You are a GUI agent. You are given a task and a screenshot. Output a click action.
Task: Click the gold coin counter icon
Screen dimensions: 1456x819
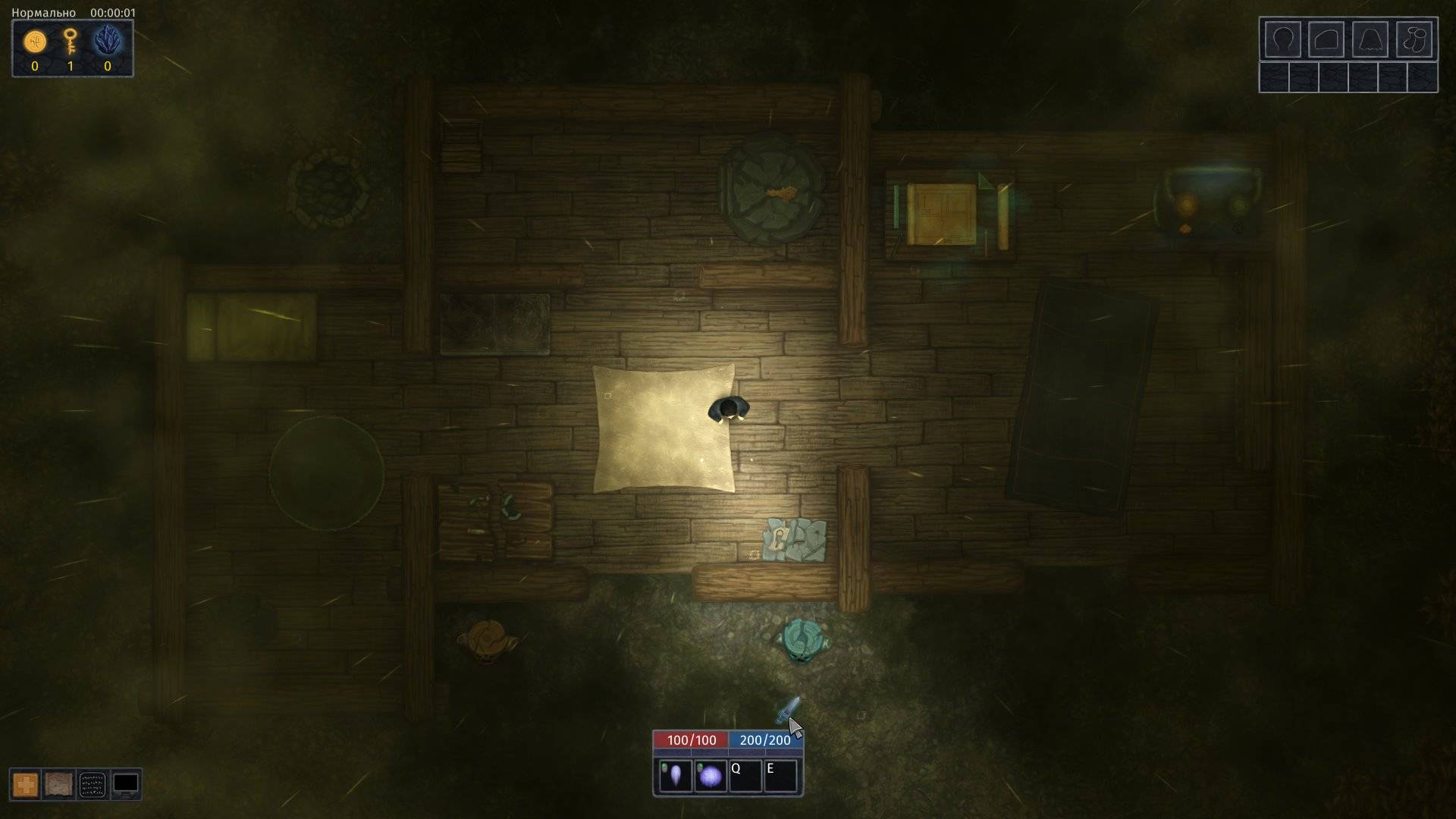click(35, 42)
